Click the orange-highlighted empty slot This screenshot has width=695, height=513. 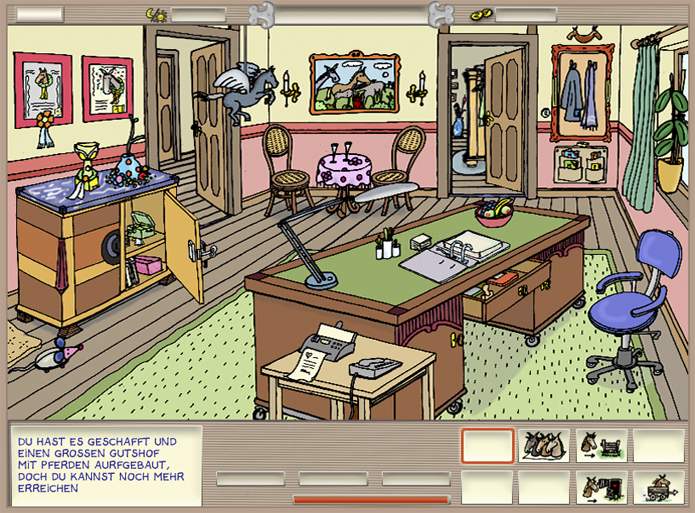[x=487, y=445]
